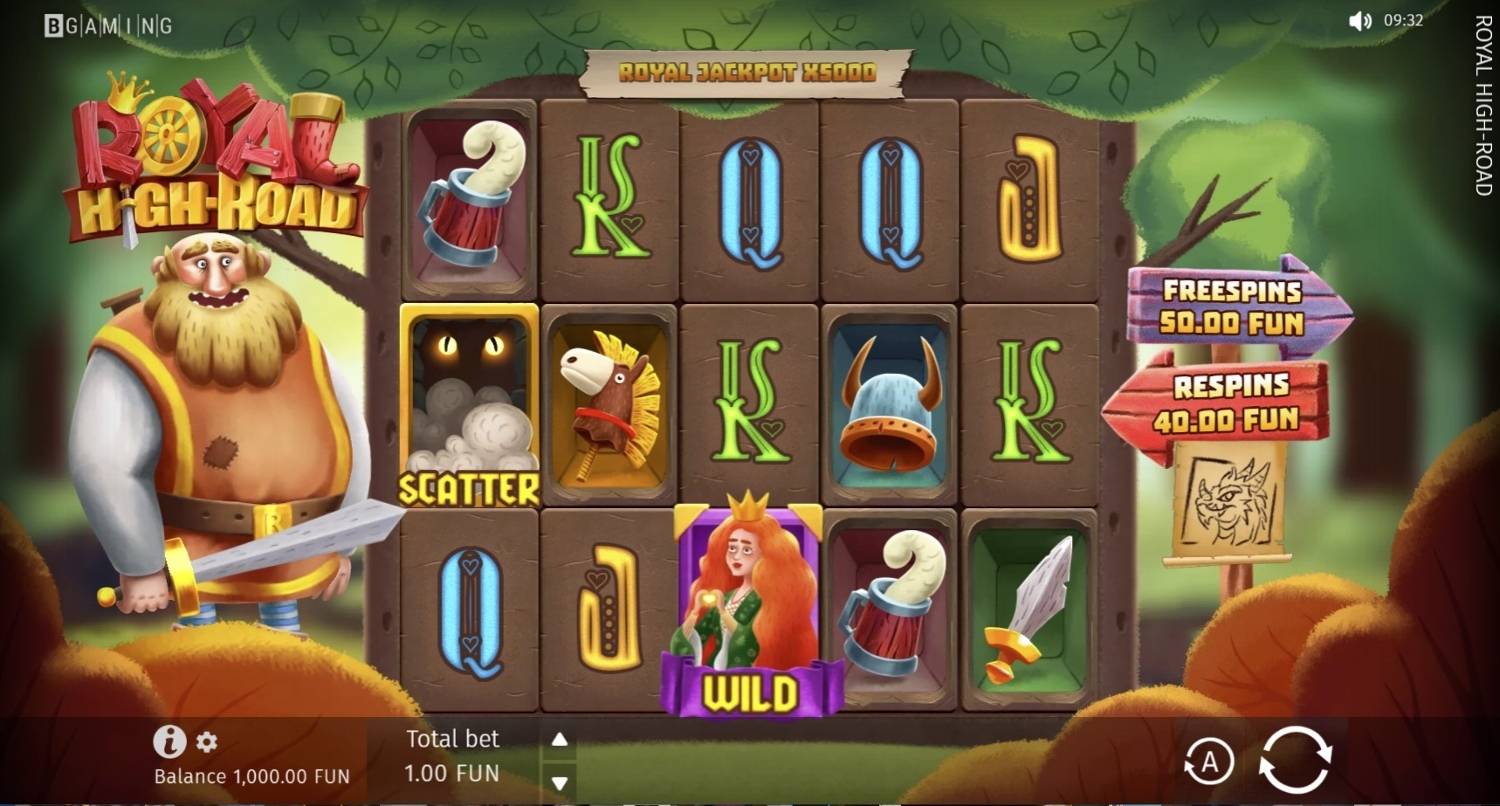Screen dimensions: 1500x806
Task: Click the dragon sketch sign
Action: pos(1229,500)
